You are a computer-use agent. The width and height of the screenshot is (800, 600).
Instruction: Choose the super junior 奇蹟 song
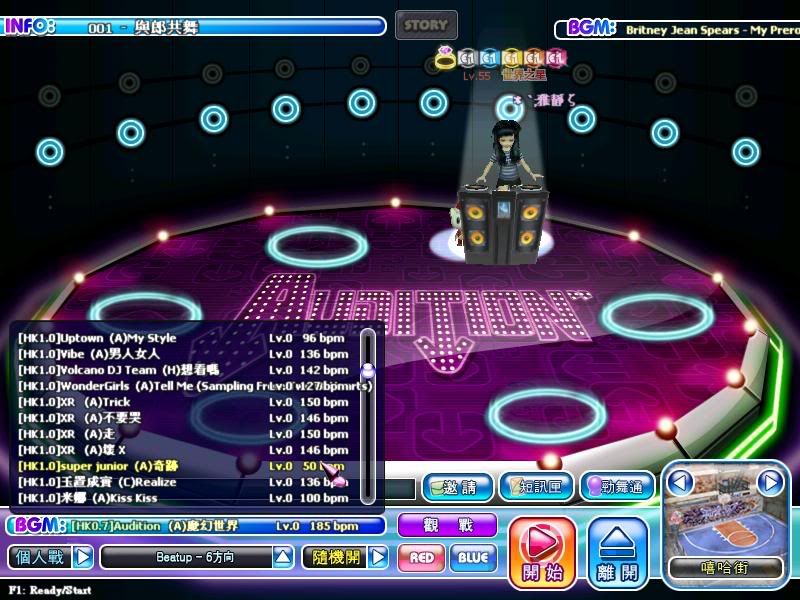[180, 466]
